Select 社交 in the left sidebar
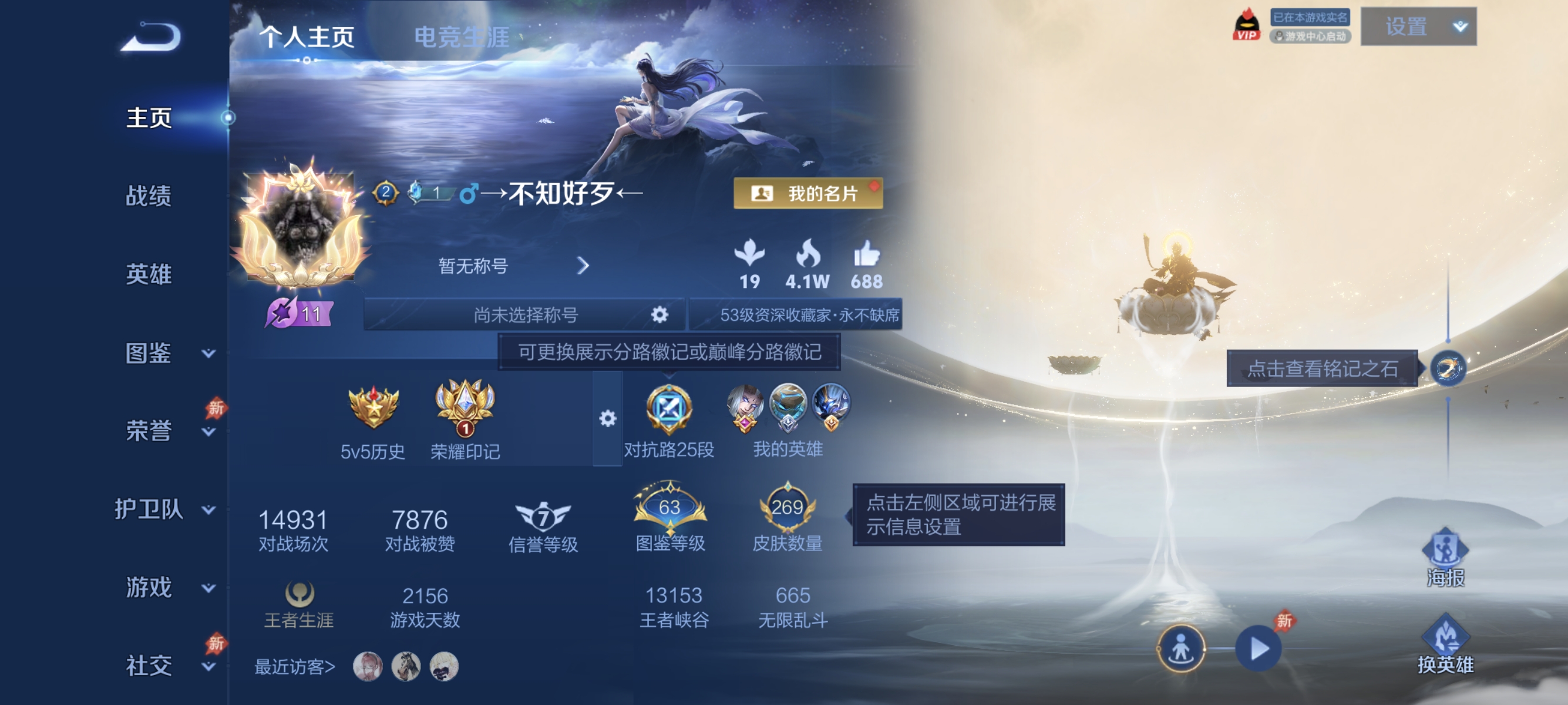Image resolution: width=1568 pixels, height=705 pixels. pos(149,667)
